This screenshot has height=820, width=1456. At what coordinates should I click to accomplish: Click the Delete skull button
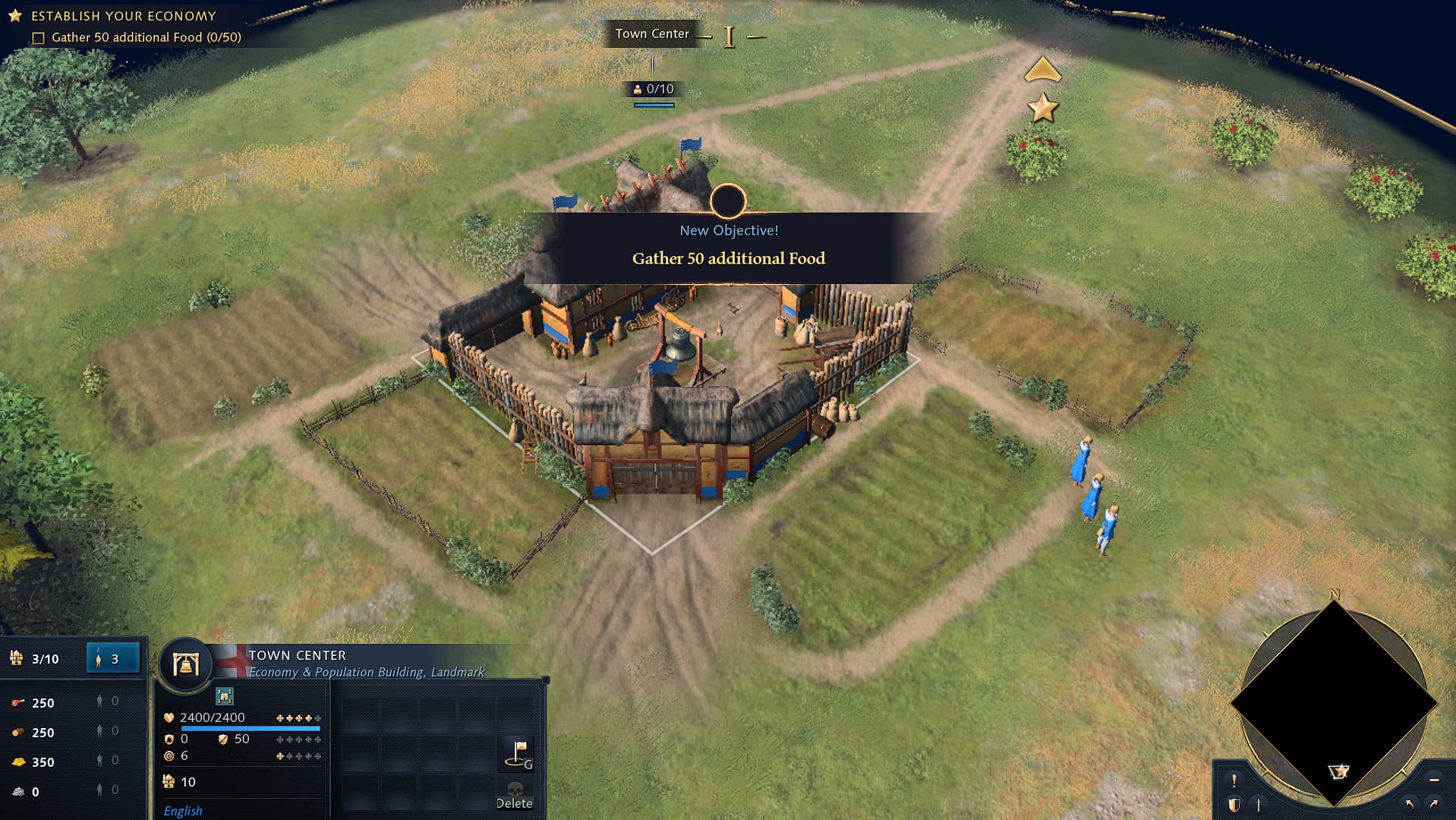(515, 795)
